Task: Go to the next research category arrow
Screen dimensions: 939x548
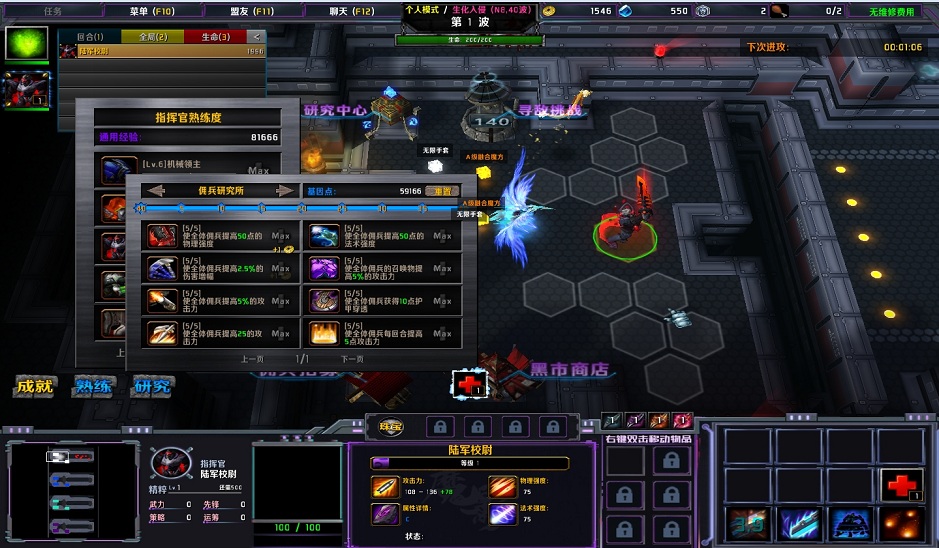Action: coord(286,190)
